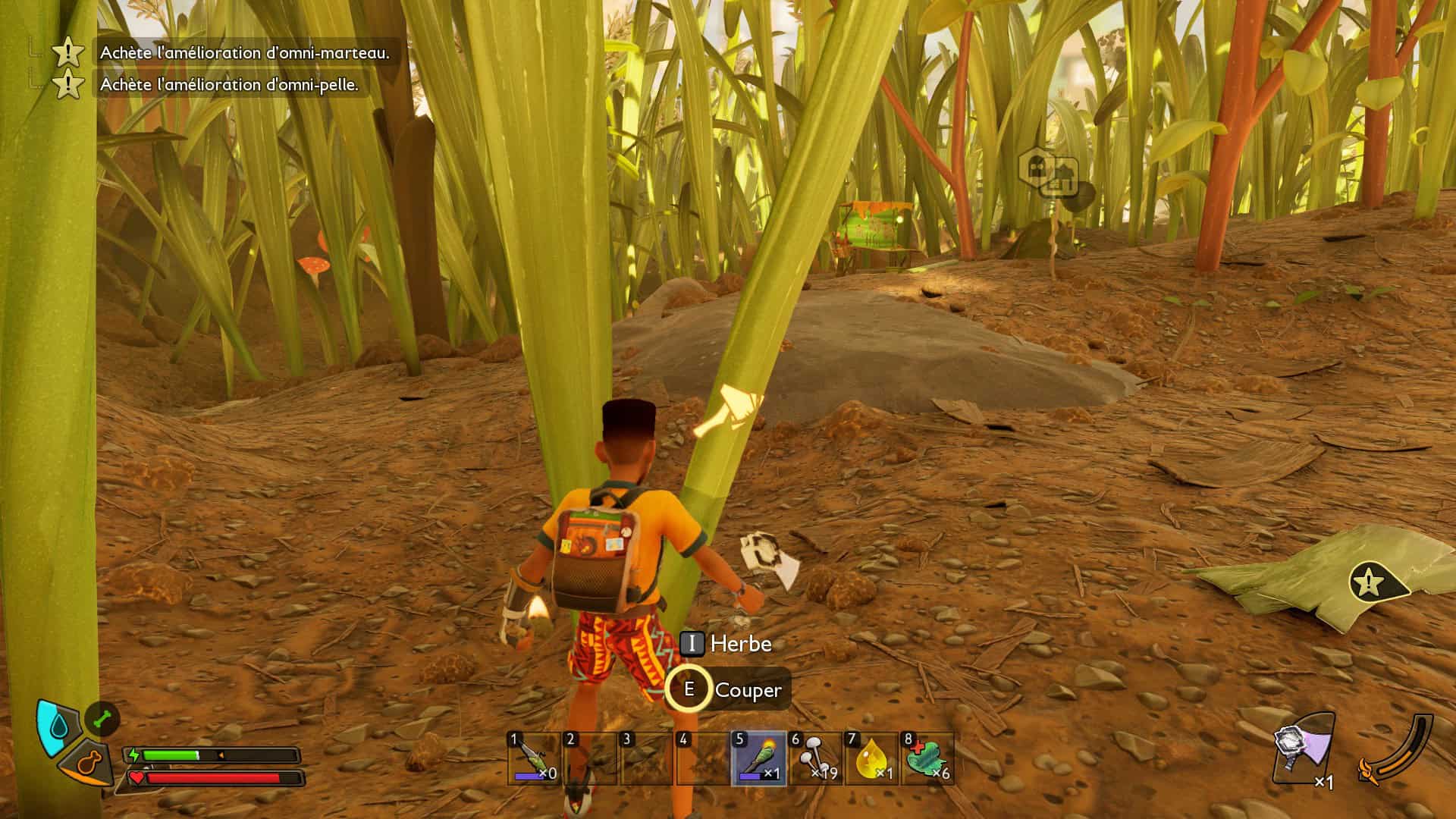Select the torch in hotbar slot 5
The width and height of the screenshot is (1456, 819).
pyautogui.click(x=758, y=758)
